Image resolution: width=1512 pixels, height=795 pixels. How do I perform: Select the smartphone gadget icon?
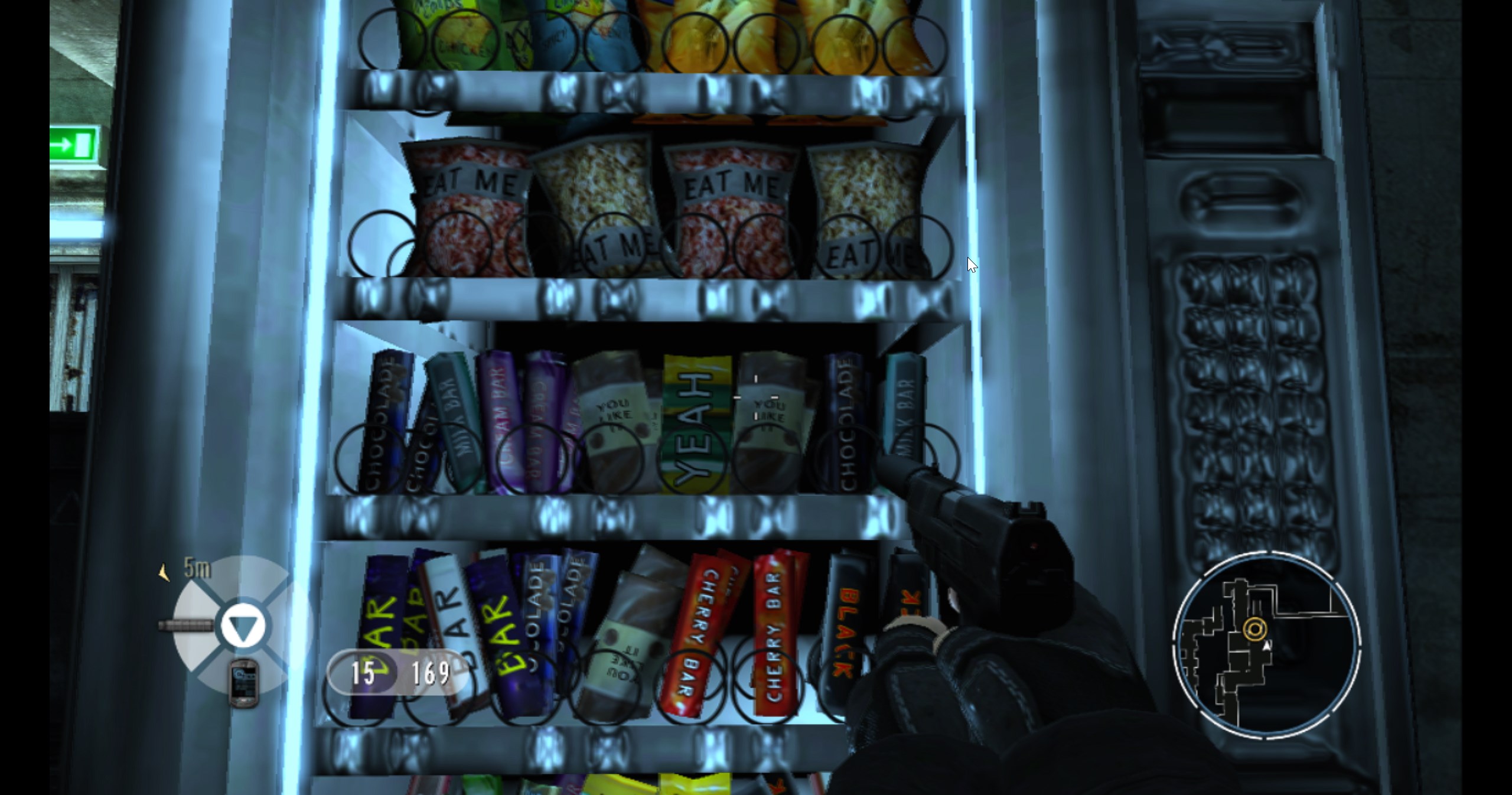[243, 683]
